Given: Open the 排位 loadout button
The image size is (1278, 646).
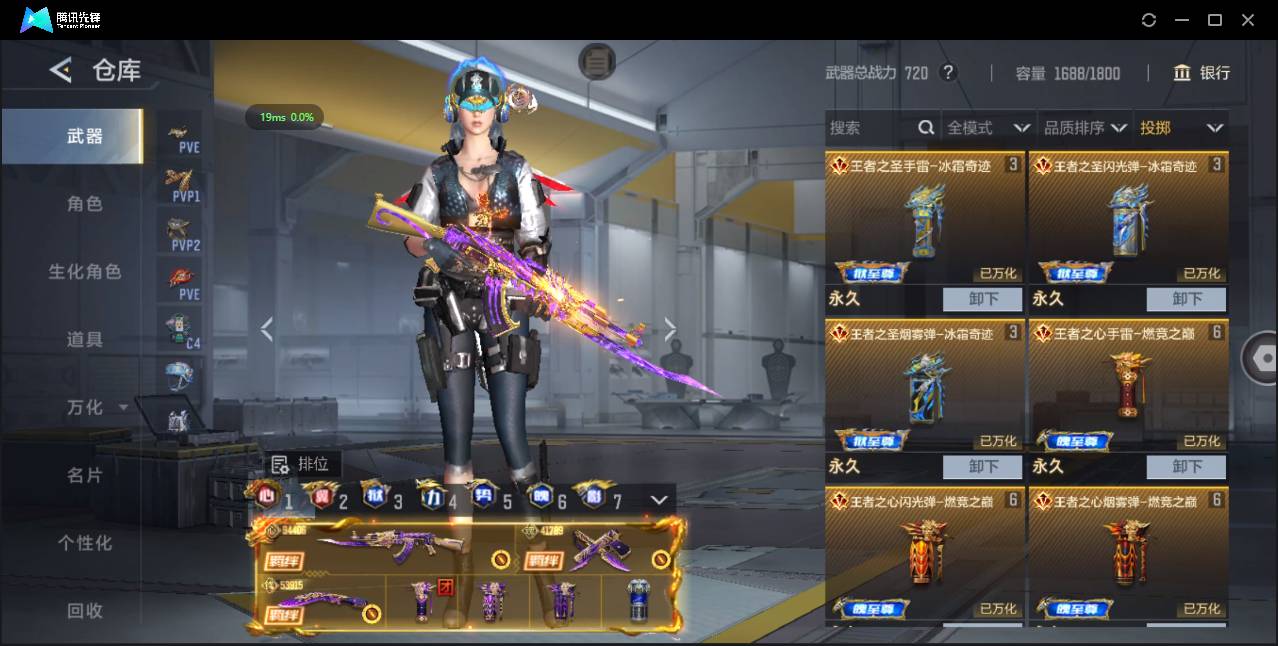Looking at the screenshot, I should 301,464.
